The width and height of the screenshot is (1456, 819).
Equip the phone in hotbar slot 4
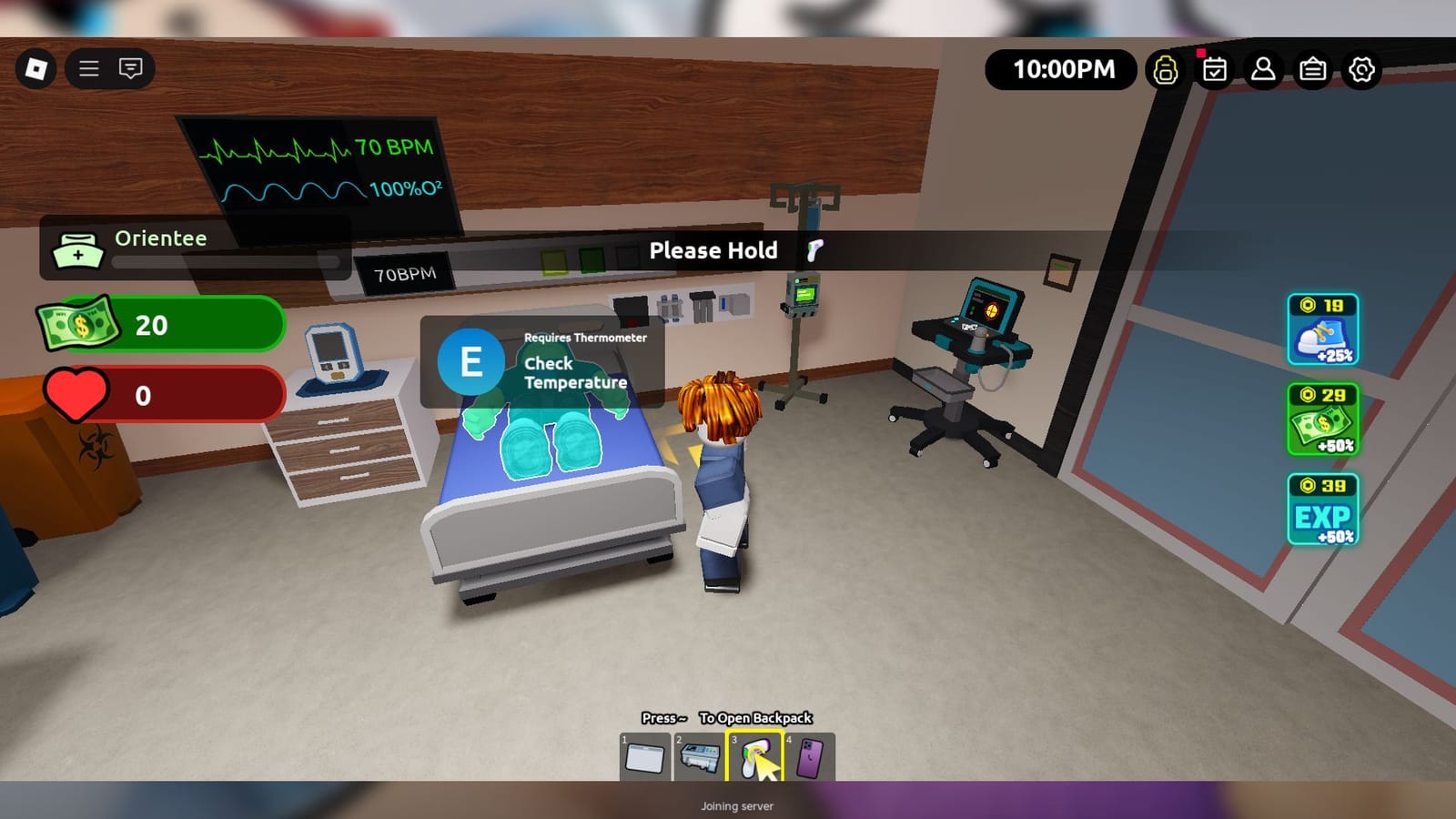tap(811, 757)
